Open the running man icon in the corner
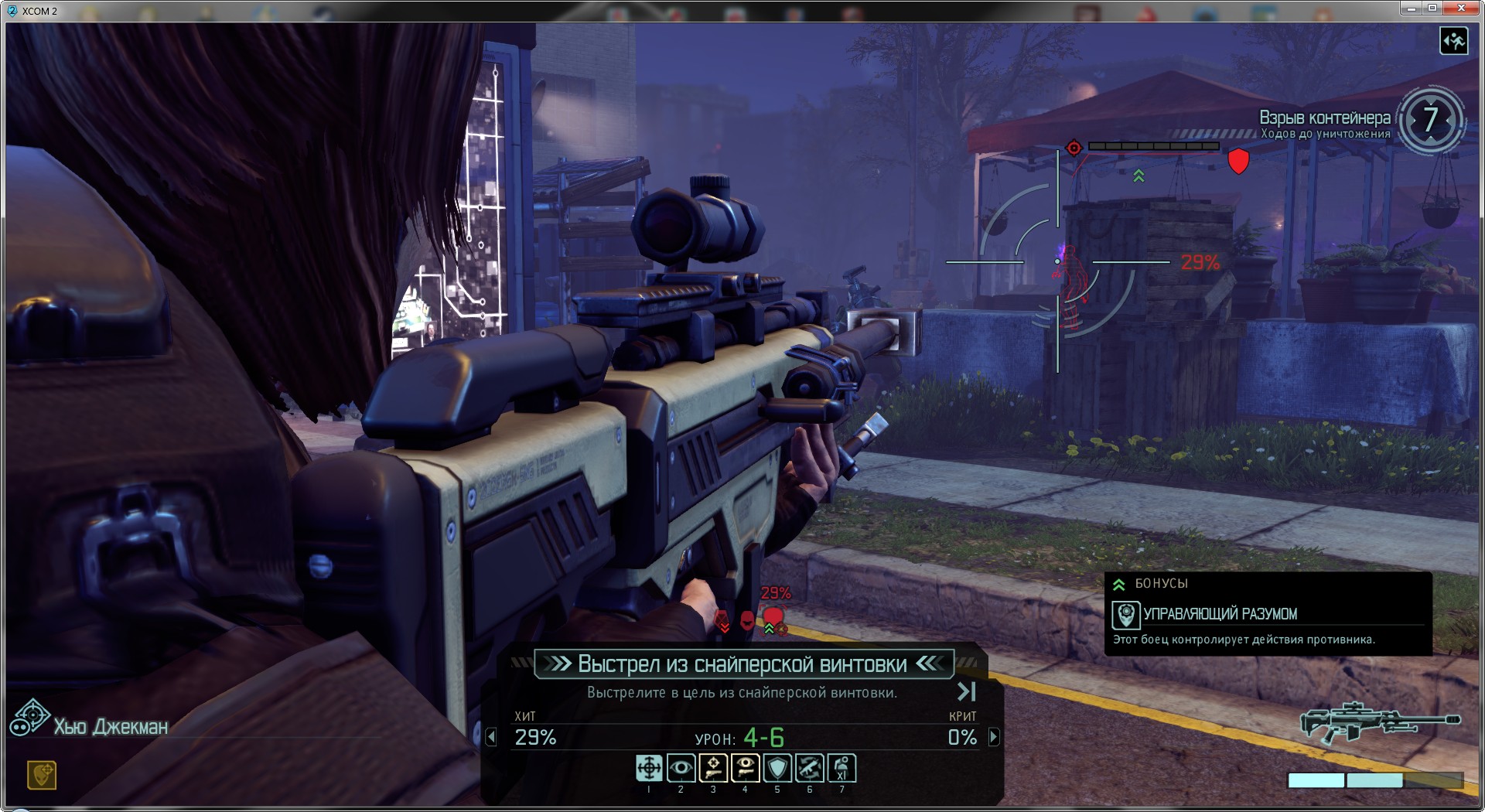This screenshot has width=1485, height=812. pyautogui.click(x=1453, y=40)
